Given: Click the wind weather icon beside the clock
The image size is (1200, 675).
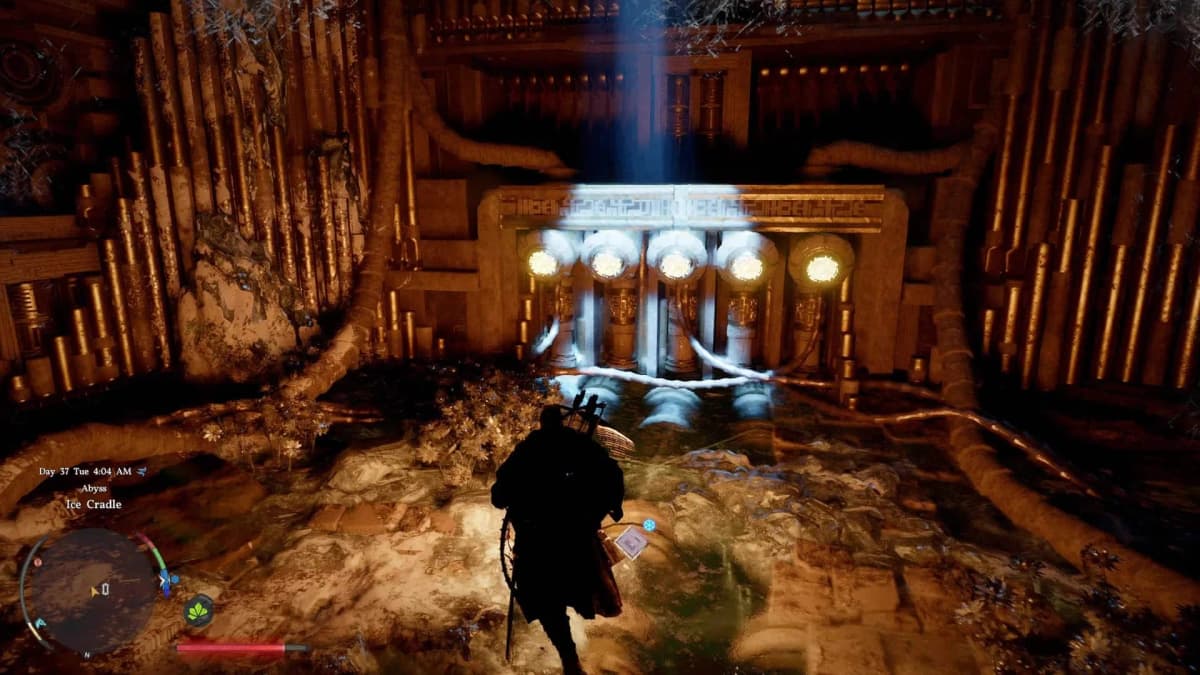Looking at the screenshot, I should [139, 471].
